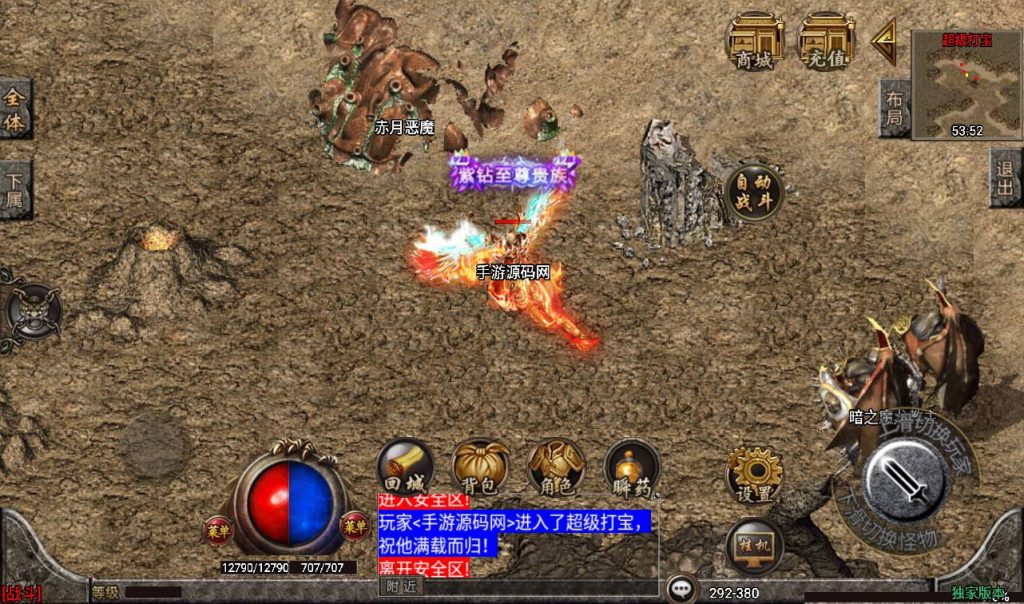Open the 设置 settings gear
This screenshot has height=604, width=1024.
coord(754,475)
